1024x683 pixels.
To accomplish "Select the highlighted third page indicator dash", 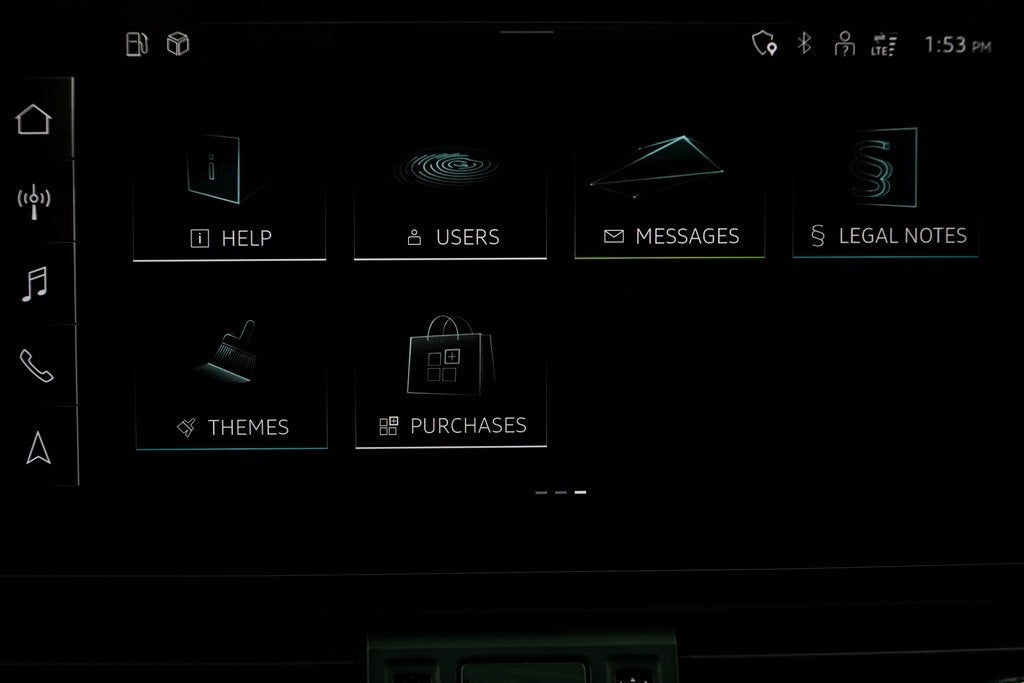I will [580, 492].
